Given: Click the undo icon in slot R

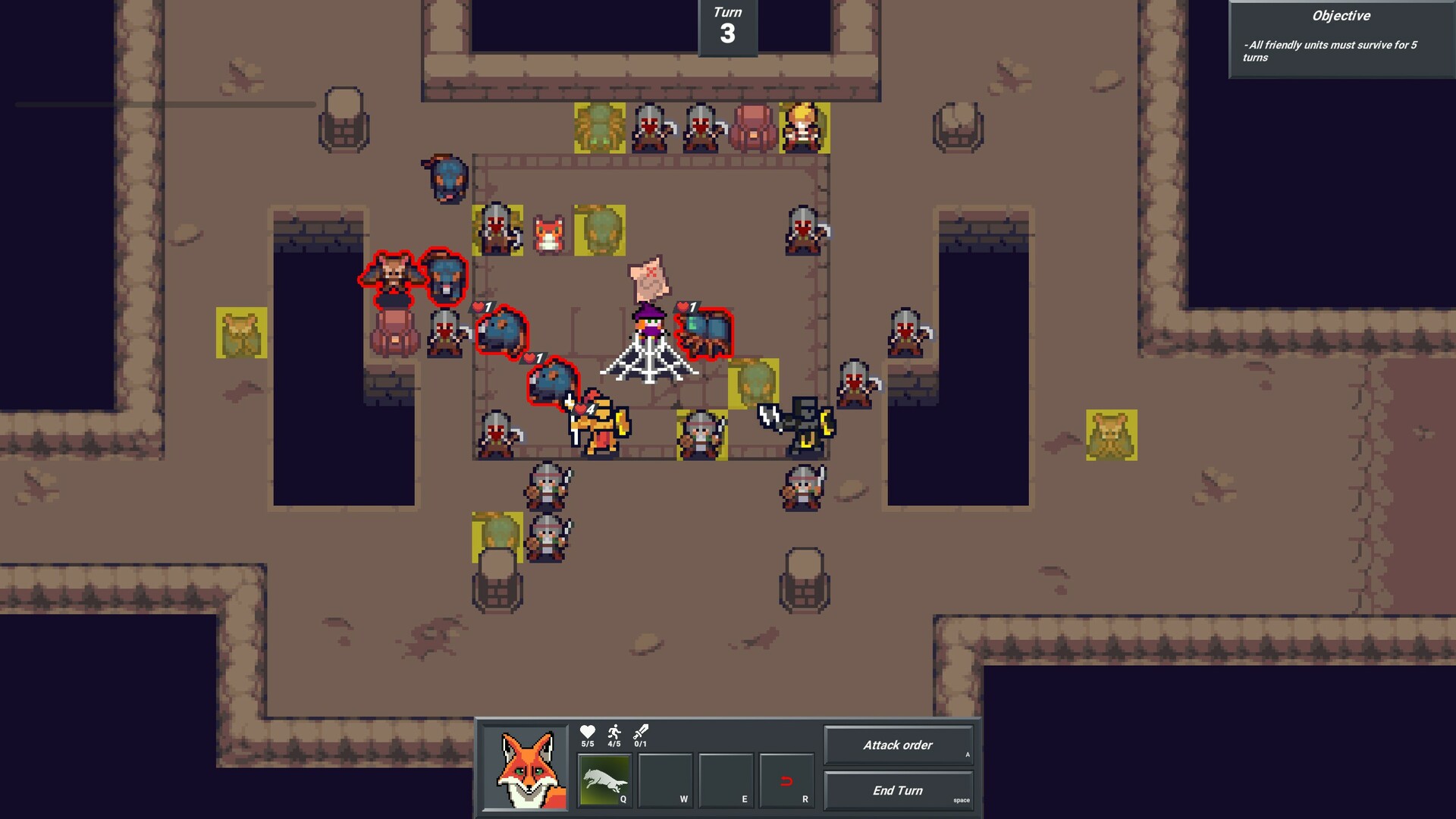Looking at the screenshot, I should coord(785,781).
